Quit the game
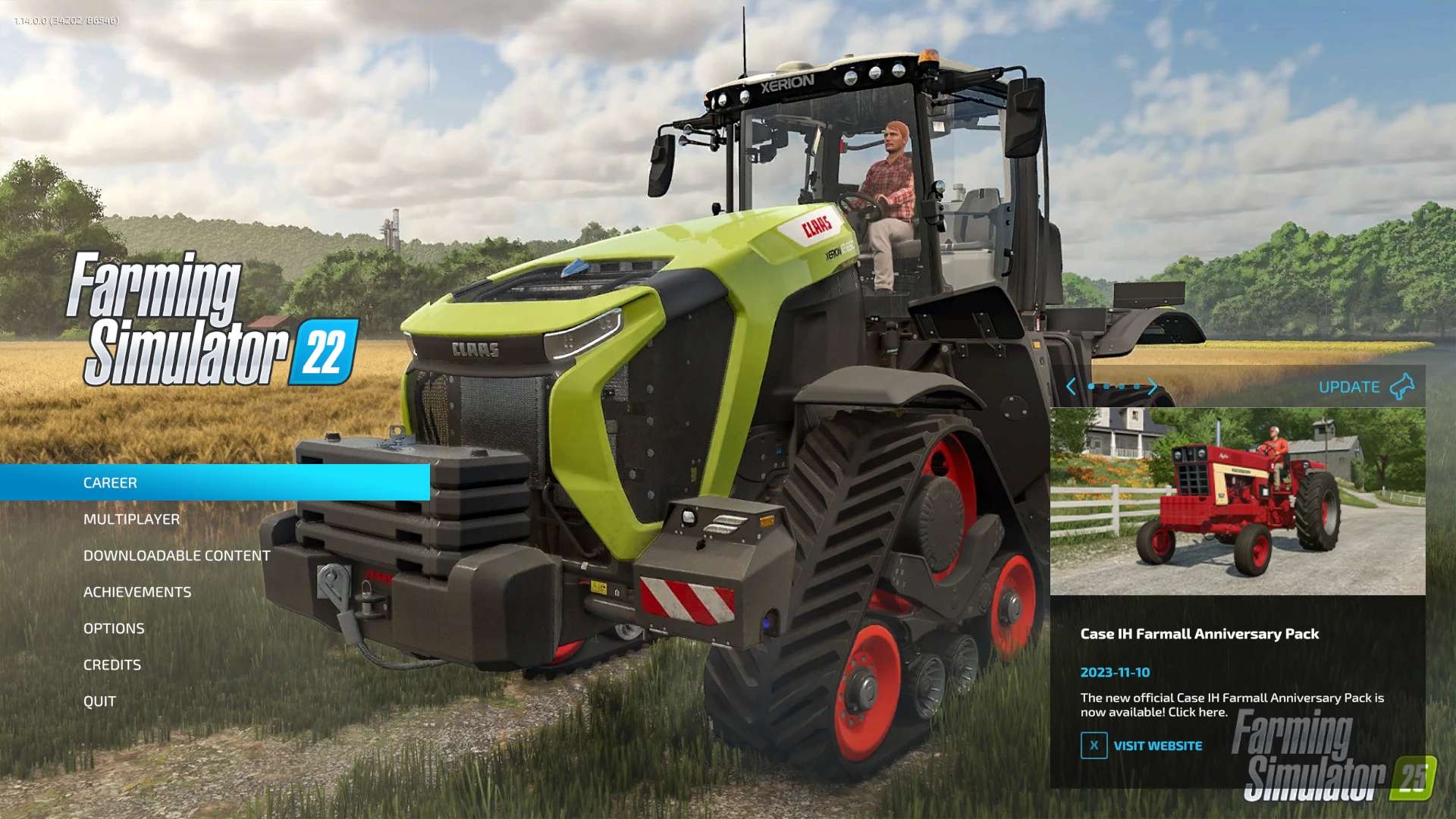1456x819 pixels. point(99,701)
